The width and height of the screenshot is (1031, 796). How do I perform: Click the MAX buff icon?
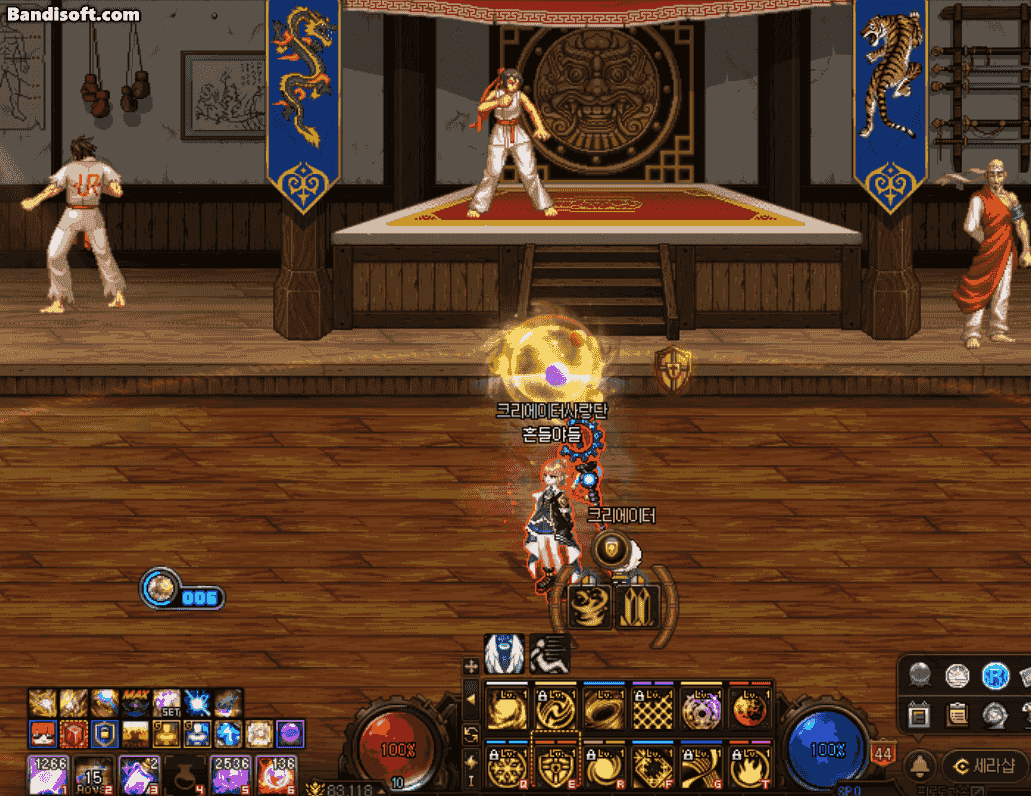[136, 702]
